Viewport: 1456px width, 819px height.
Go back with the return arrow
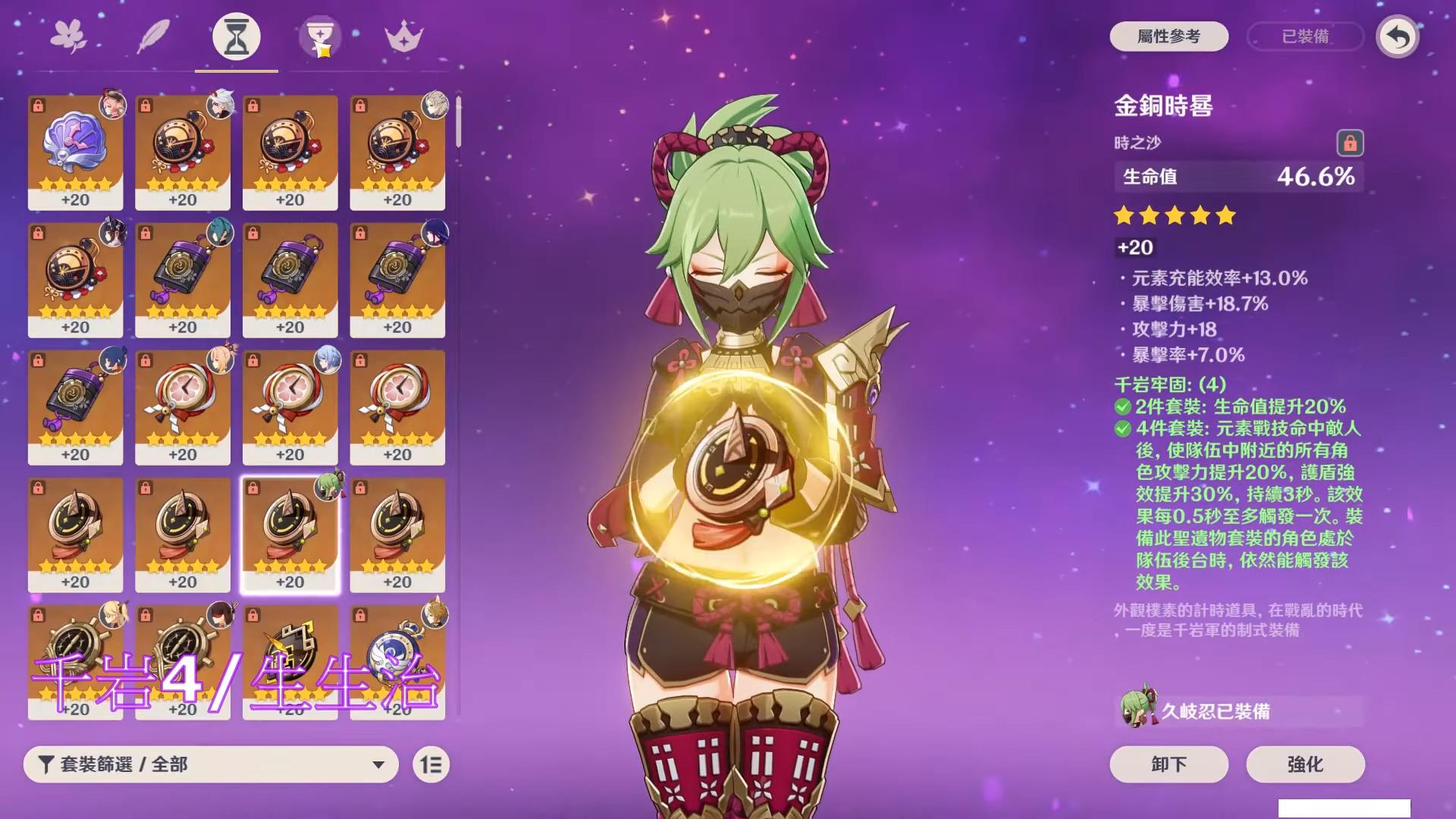coord(1398,36)
